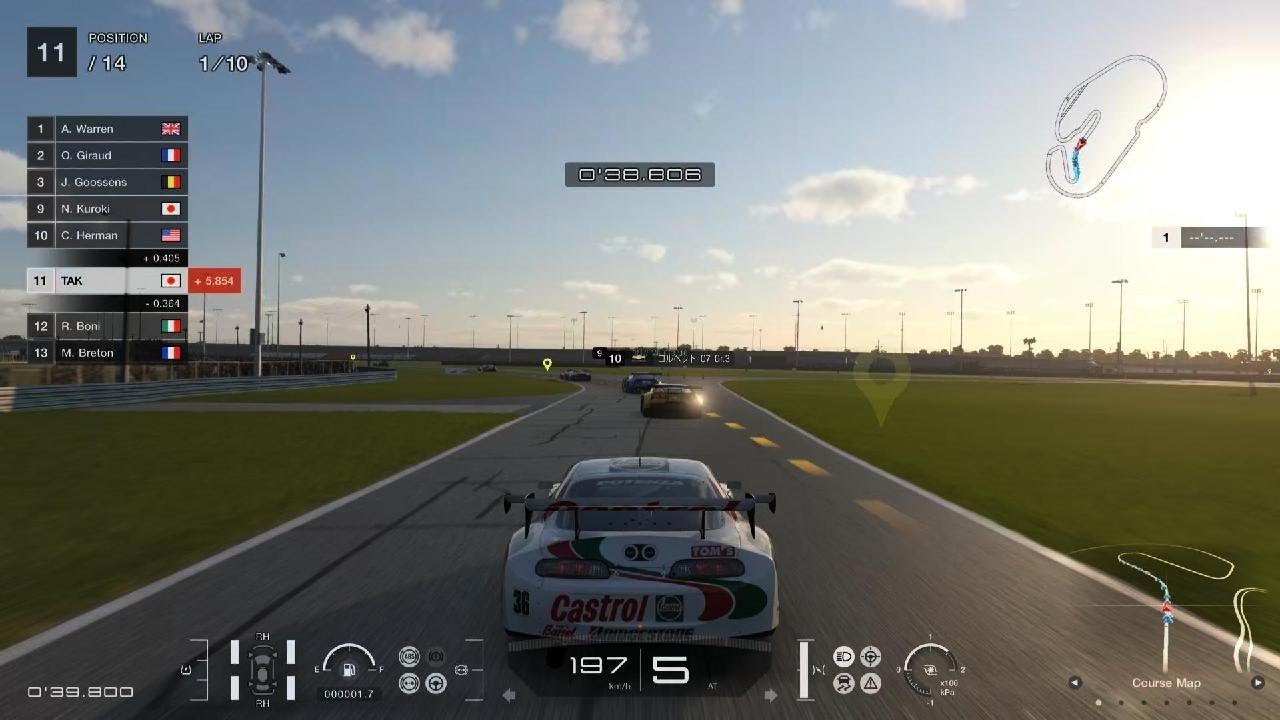Click the fuel gauge display
1280x720 pixels.
pyautogui.click(x=349, y=667)
